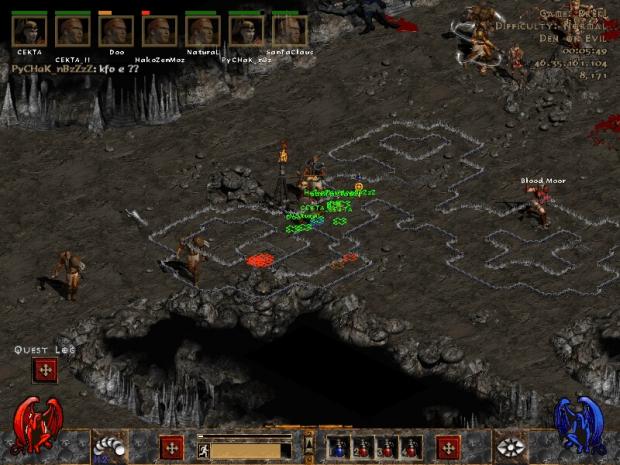The height and width of the screenshot is (465, 620).
Task: Click PyCHaK_zOz's party portrait
Action: [246, 30]
